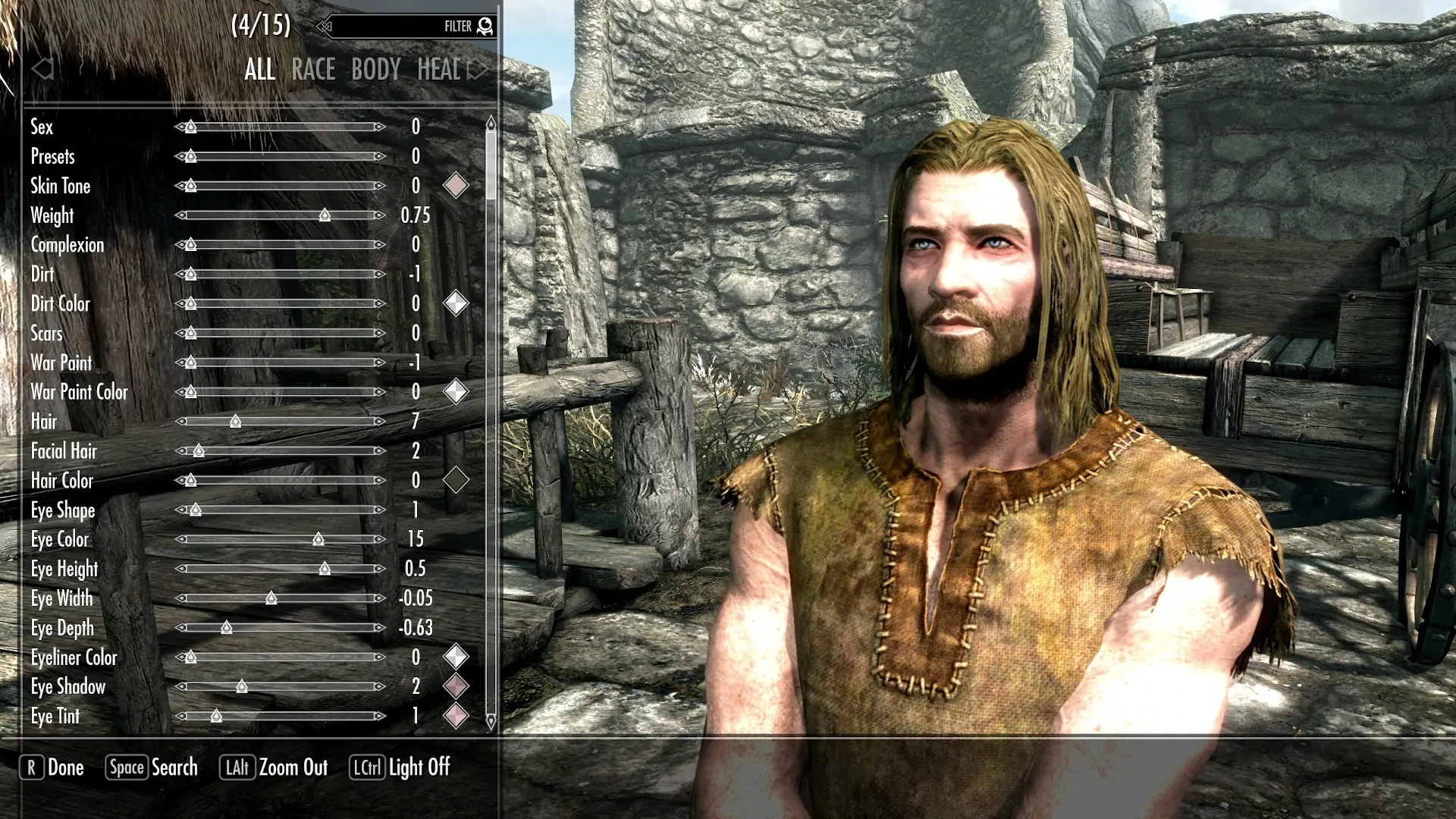Go to previous category with left arrow
Viewport: 1456px width, 819px height.
pyautogui.click(x=42, y=70)
